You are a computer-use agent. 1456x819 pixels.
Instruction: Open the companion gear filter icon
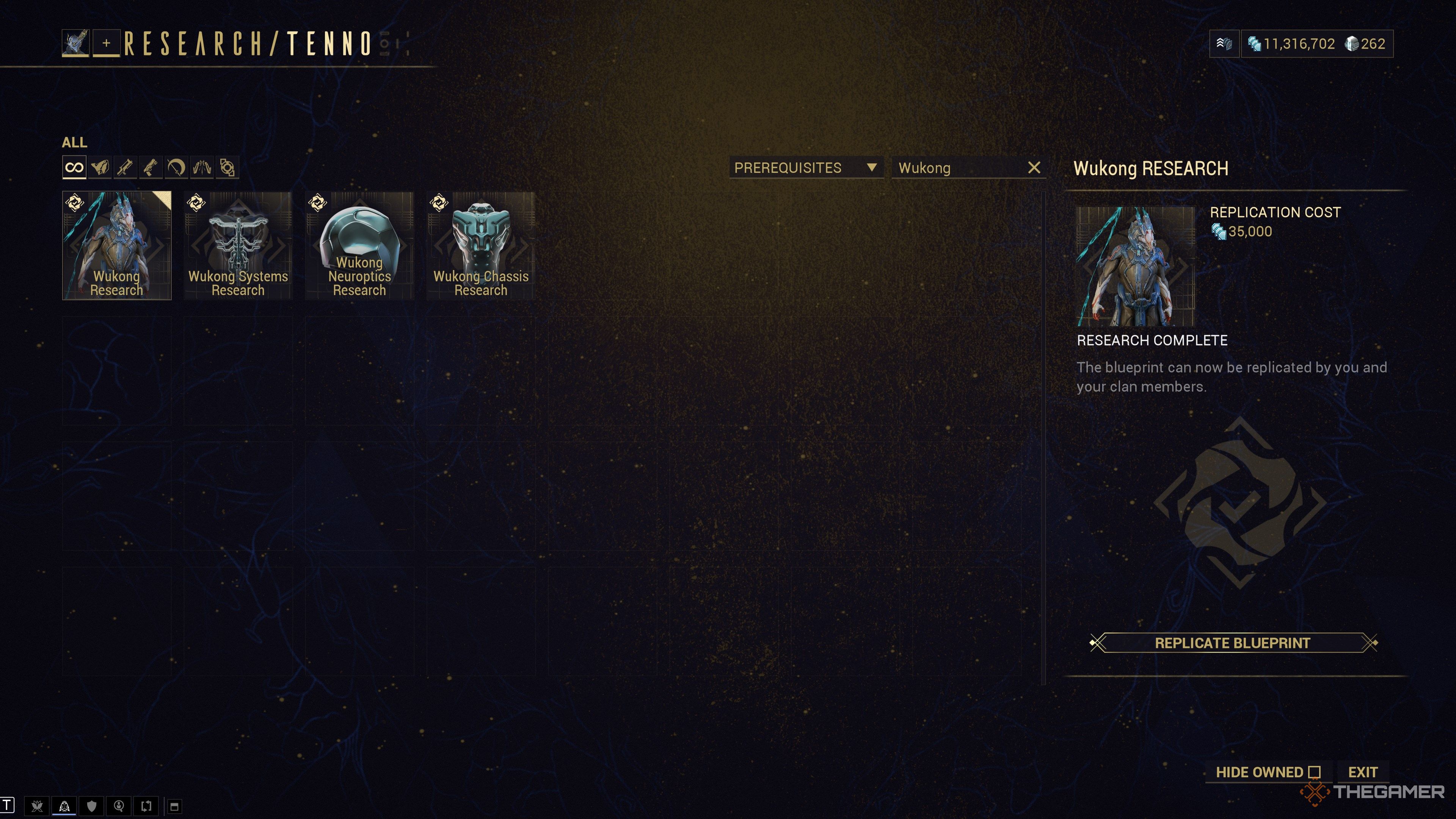tap(227, 167)
